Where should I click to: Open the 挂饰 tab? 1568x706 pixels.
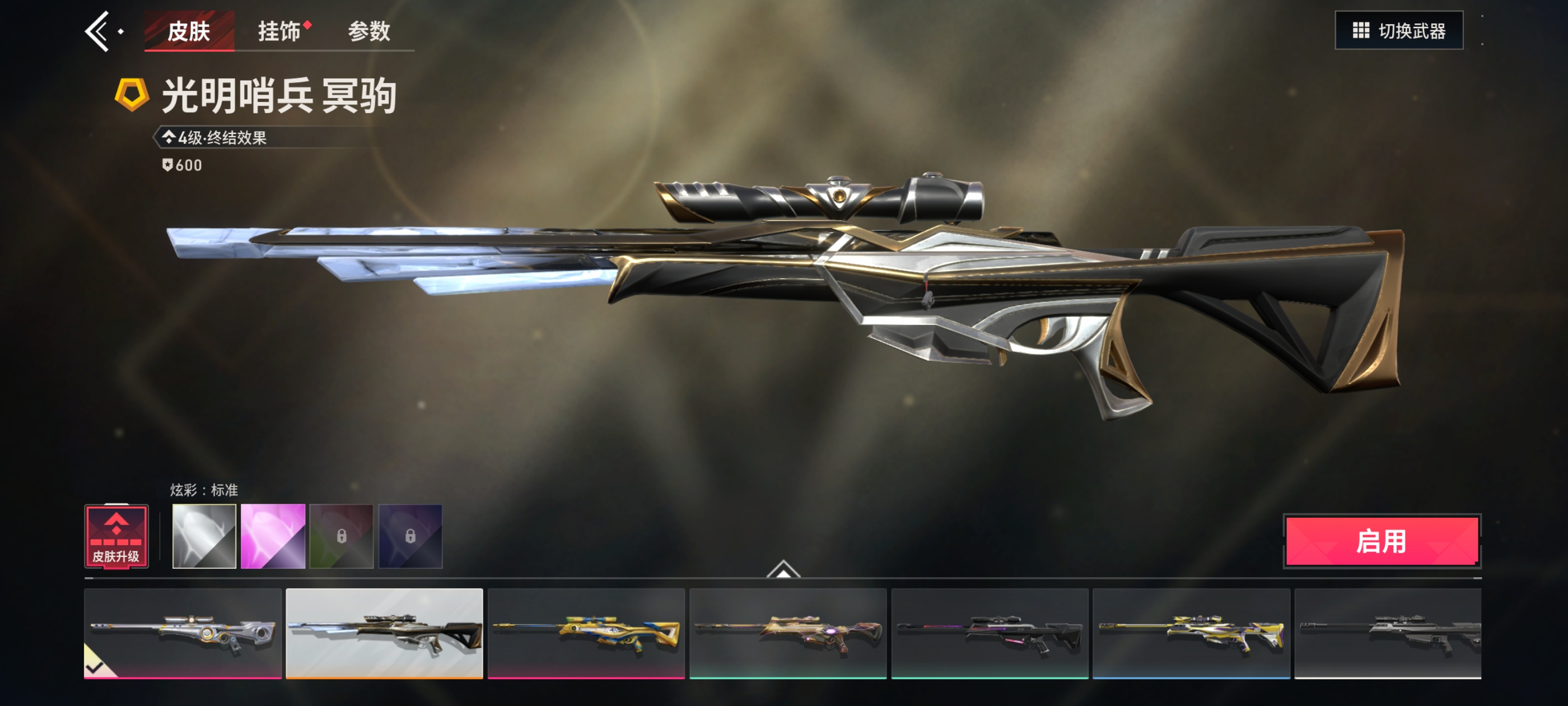pyautogui.click(x=279, y=31)
